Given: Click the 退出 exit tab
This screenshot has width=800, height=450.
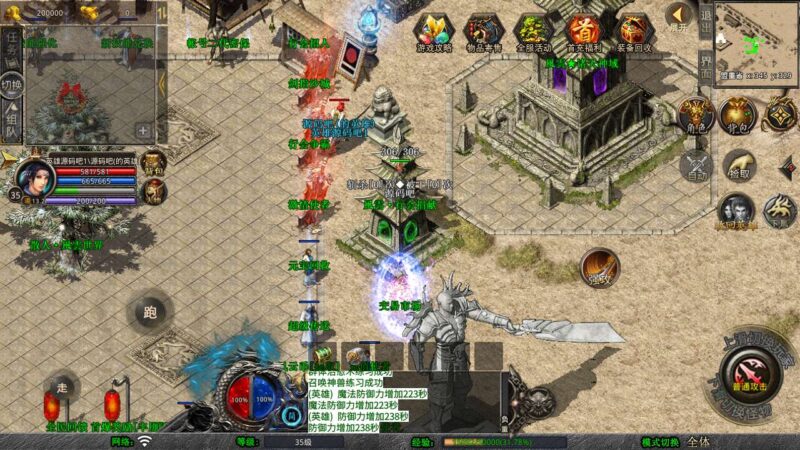Looking at the screenshot, I should click(705, 26).
